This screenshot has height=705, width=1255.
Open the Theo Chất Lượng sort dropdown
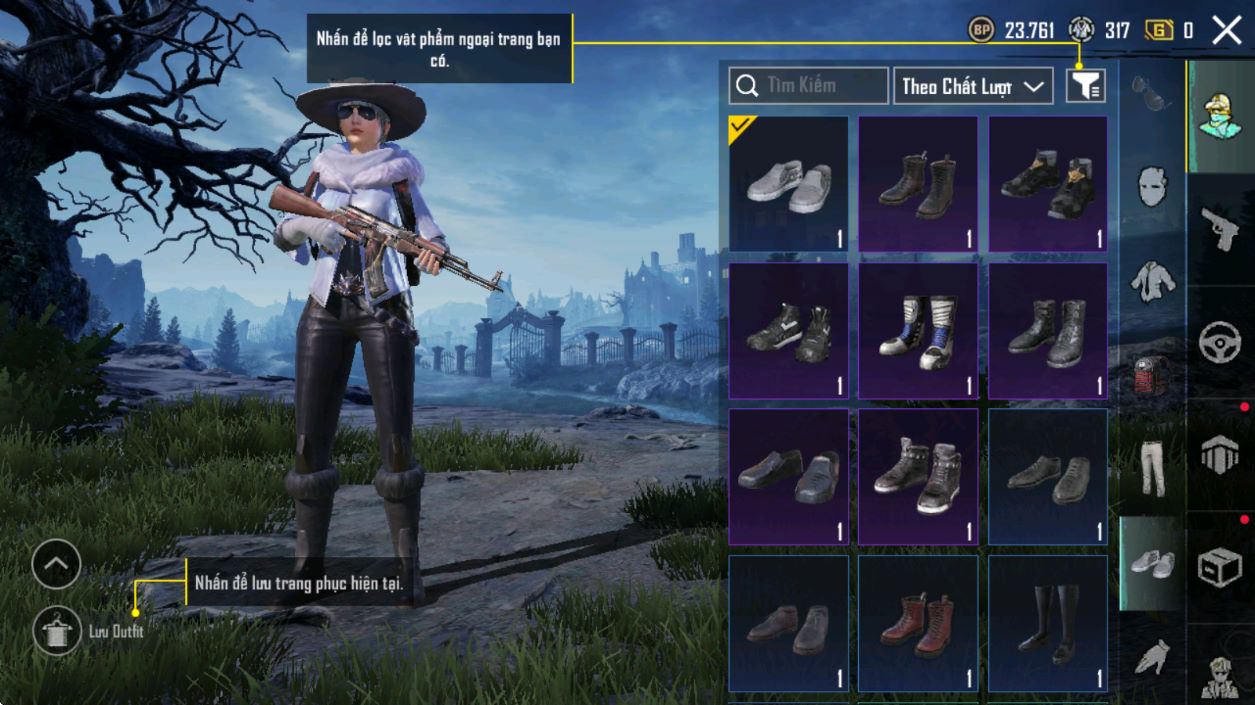click(x=973, y=86)
